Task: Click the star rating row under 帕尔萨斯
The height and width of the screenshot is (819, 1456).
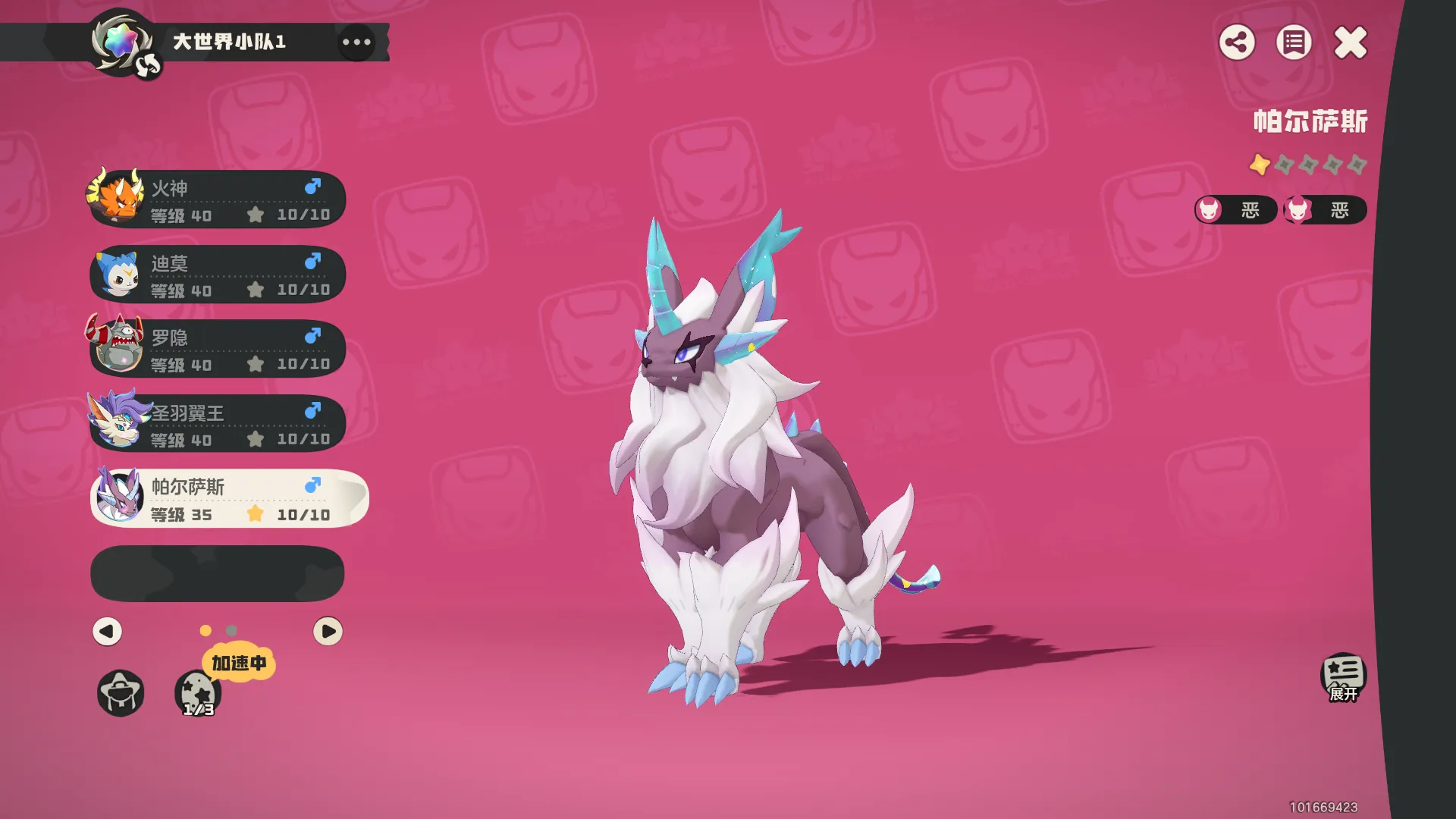Action: pos(1308,165)
